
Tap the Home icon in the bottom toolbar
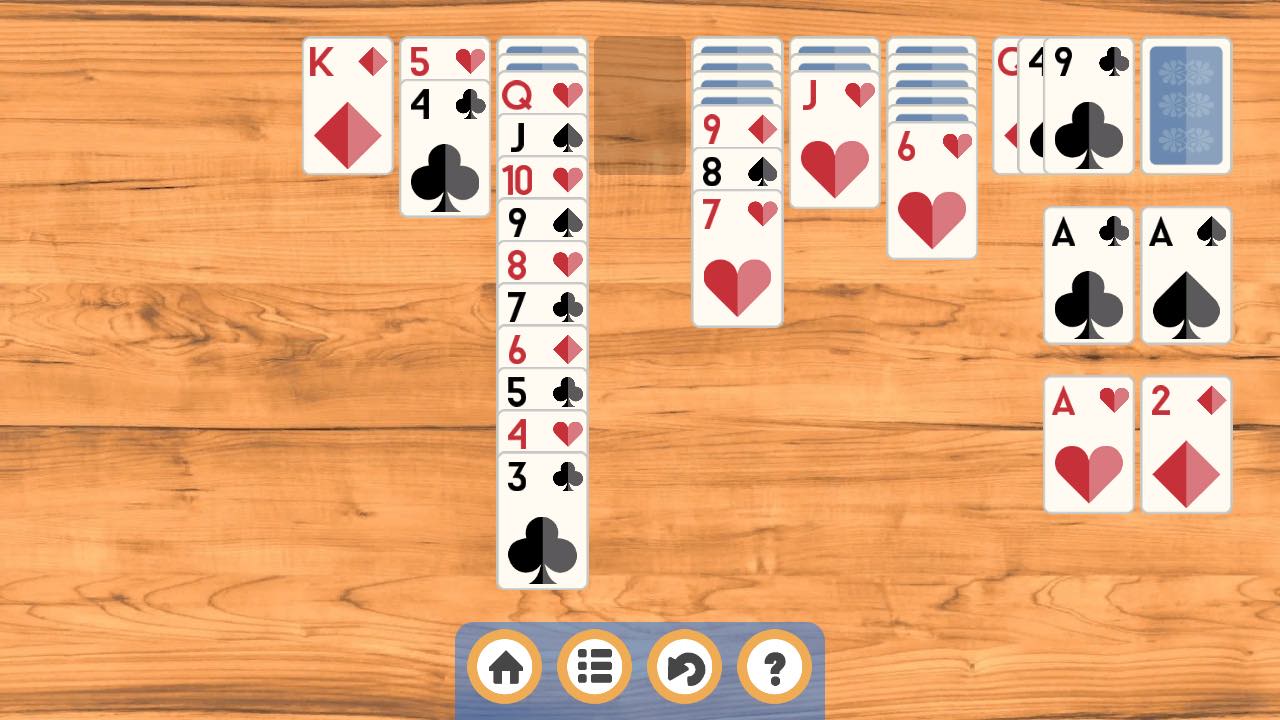point(503,665)
